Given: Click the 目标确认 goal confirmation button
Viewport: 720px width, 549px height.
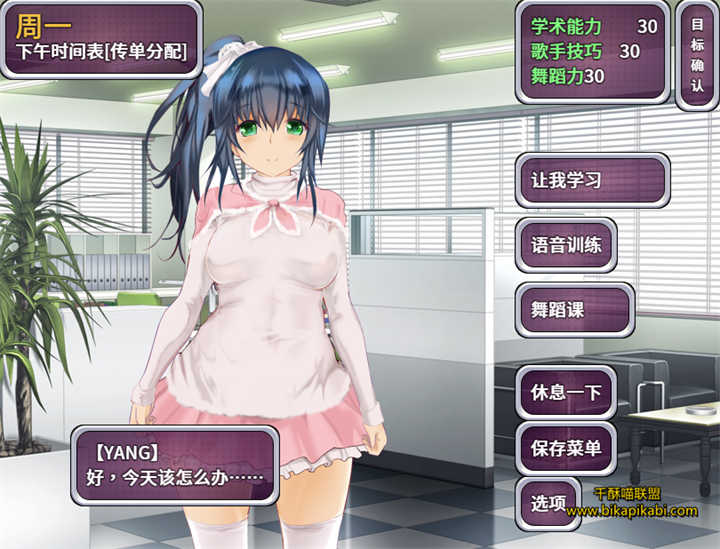Looking at the screenshot, I should [x=697, y=55].
